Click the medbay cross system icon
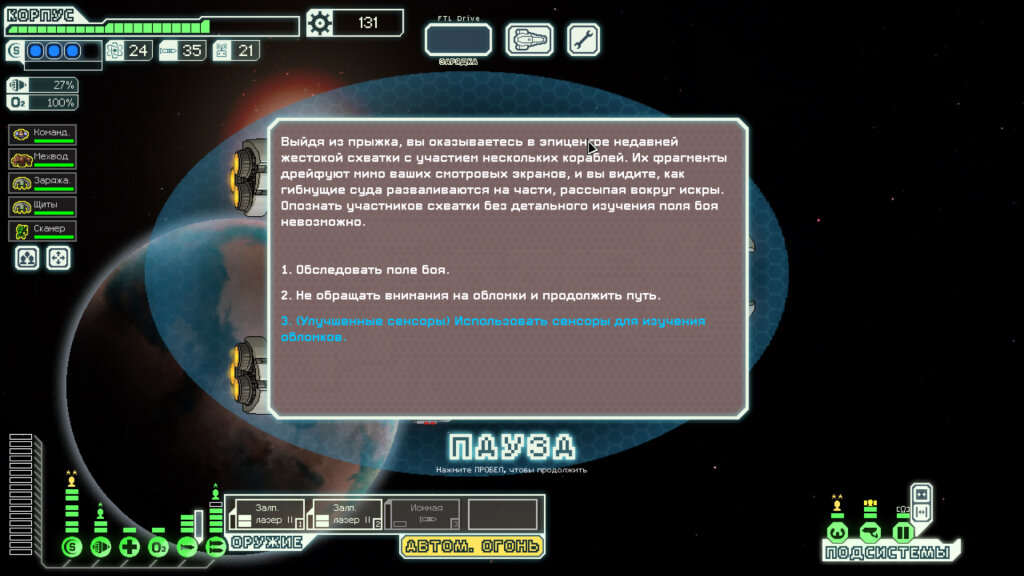 129,547
